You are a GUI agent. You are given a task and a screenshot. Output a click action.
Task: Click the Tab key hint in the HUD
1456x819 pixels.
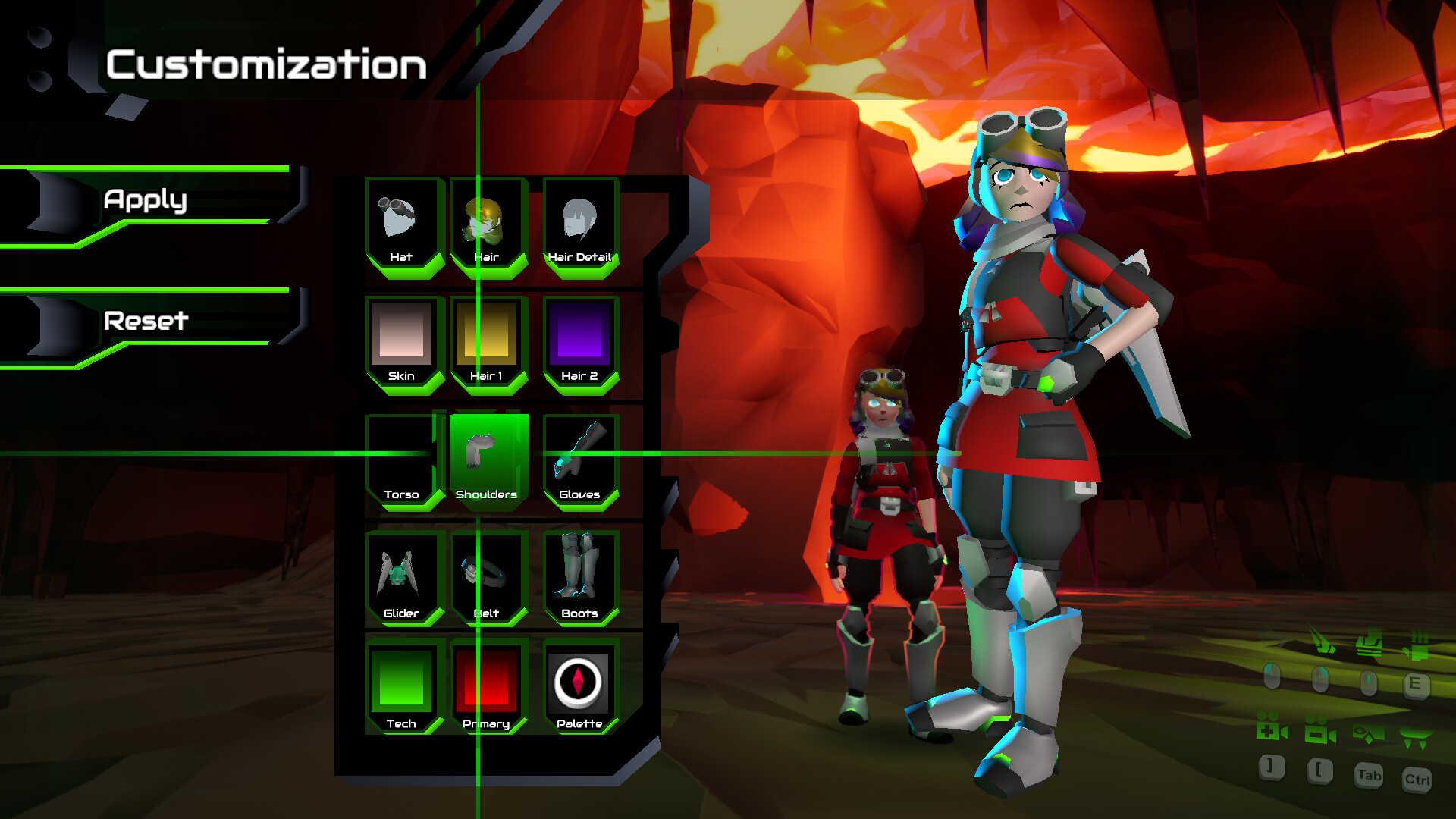[x=1369, y=776]
